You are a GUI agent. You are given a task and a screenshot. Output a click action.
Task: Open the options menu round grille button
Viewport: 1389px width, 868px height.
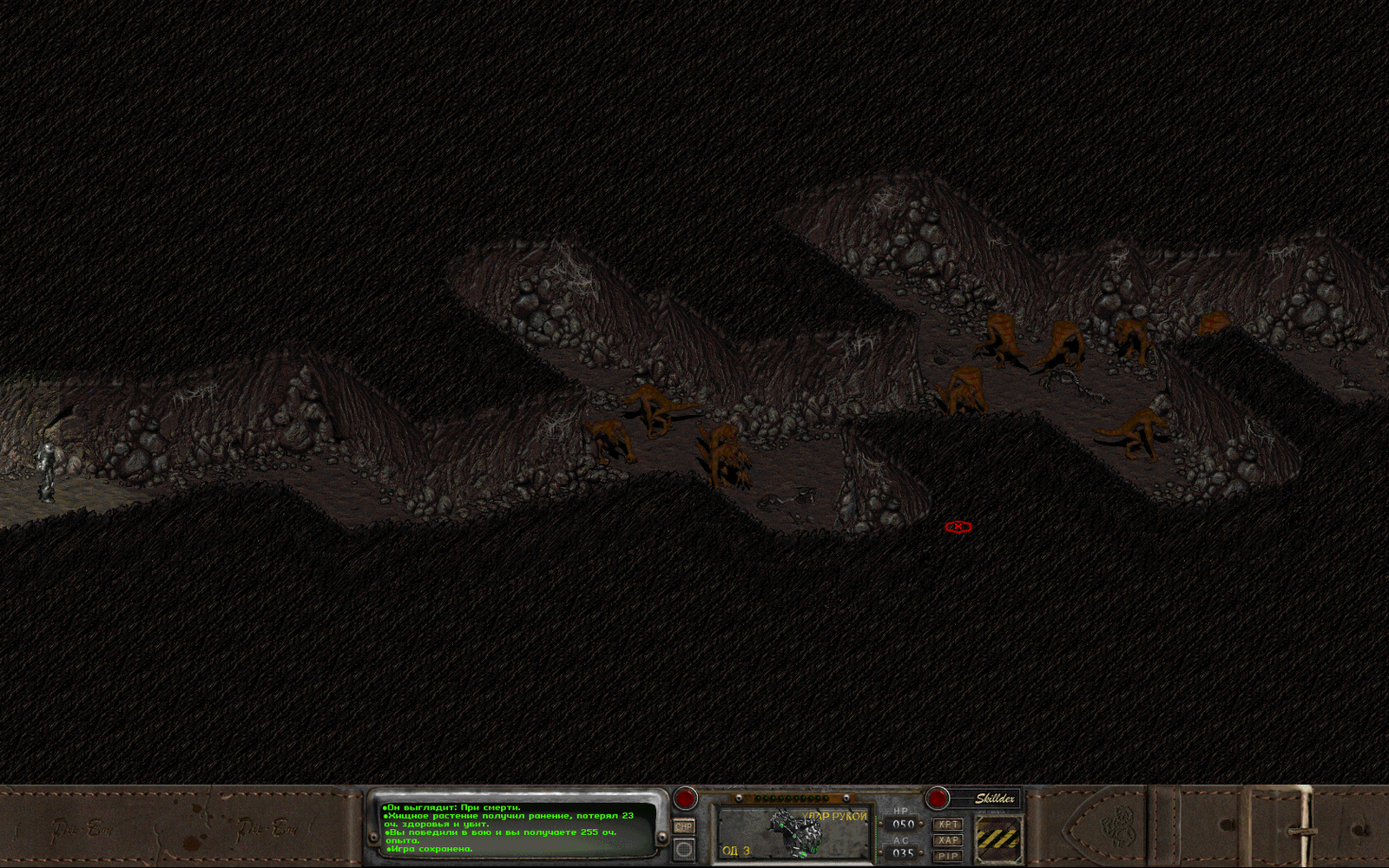pos(684,849)
